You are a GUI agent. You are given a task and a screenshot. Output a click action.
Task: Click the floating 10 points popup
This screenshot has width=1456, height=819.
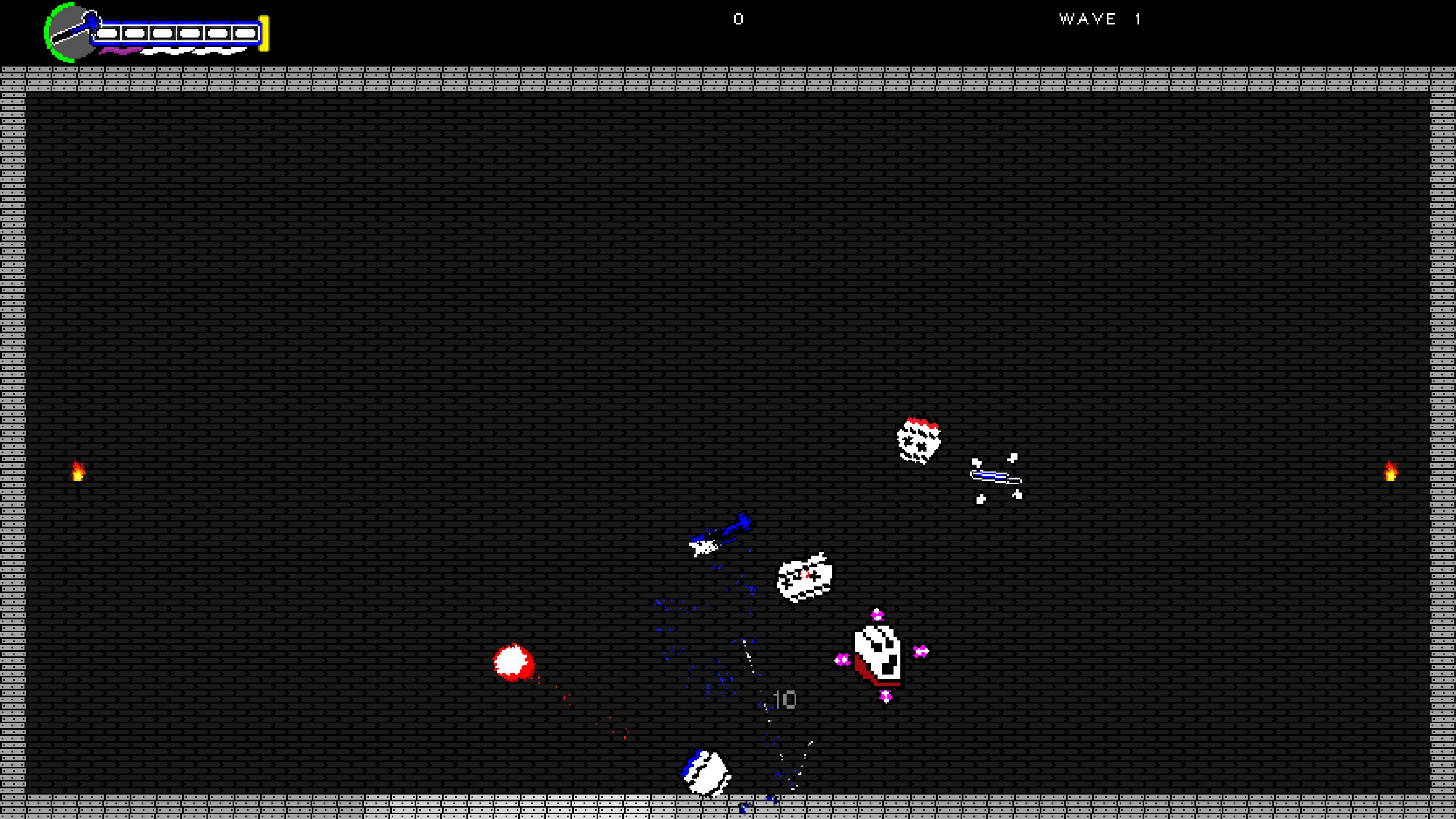click(785, 701)
